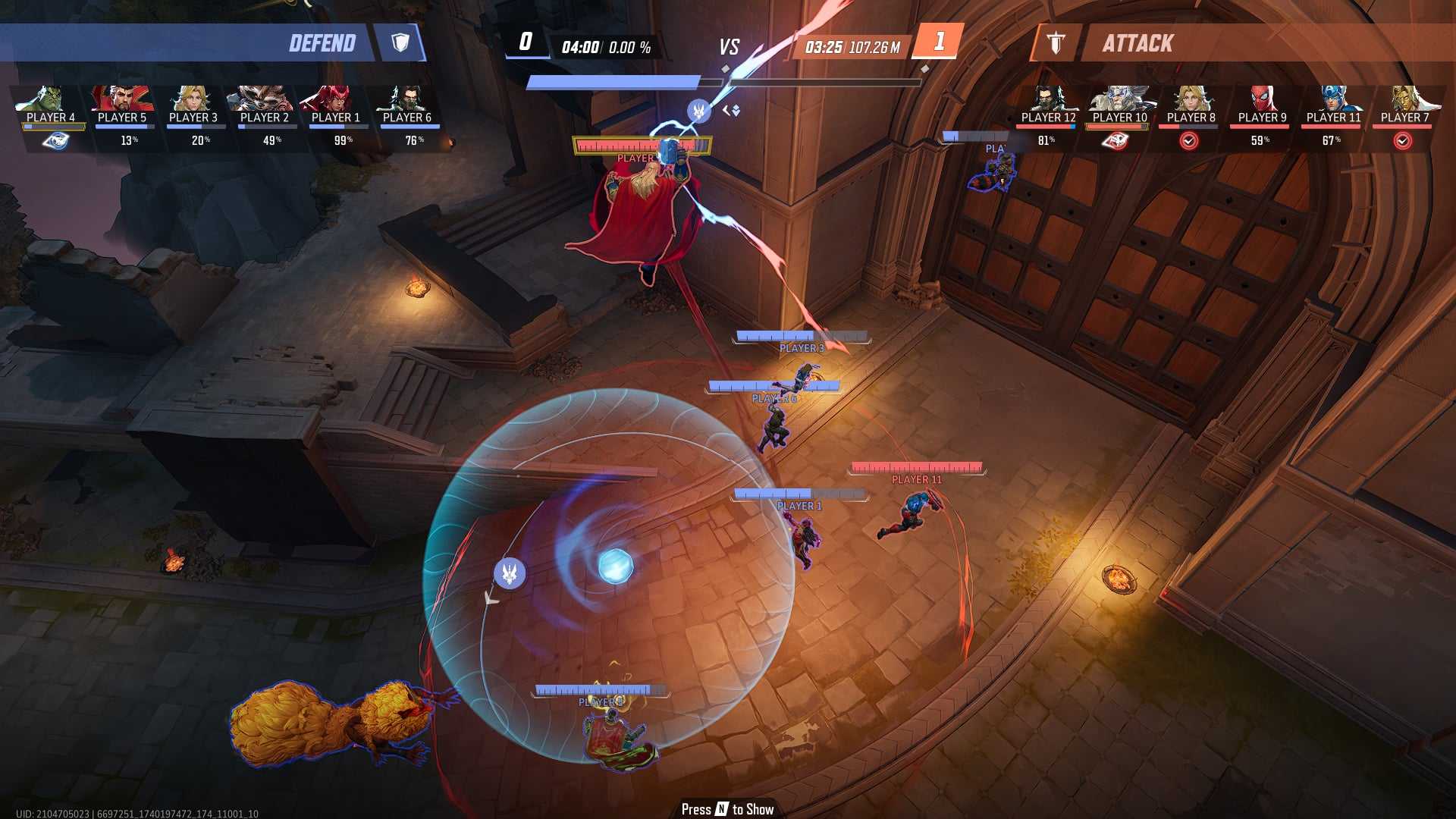Viewport: 1456px width, 819px height.
Task: Select Player 1's Scarlet Witch portrait
Action: [335, 99]
